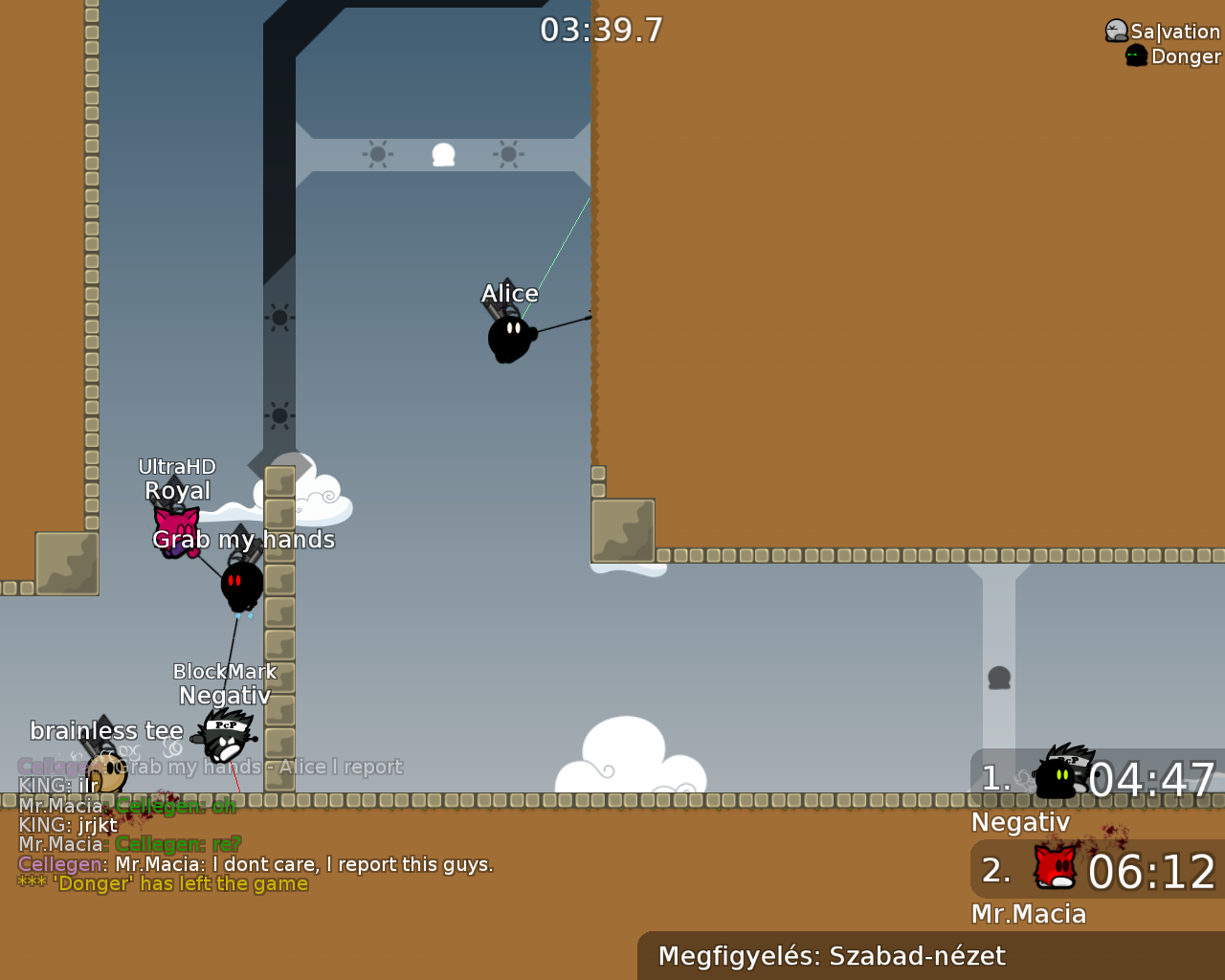Select the Megfigyelés: Szabad-nézet status bar

coord(832,955)
